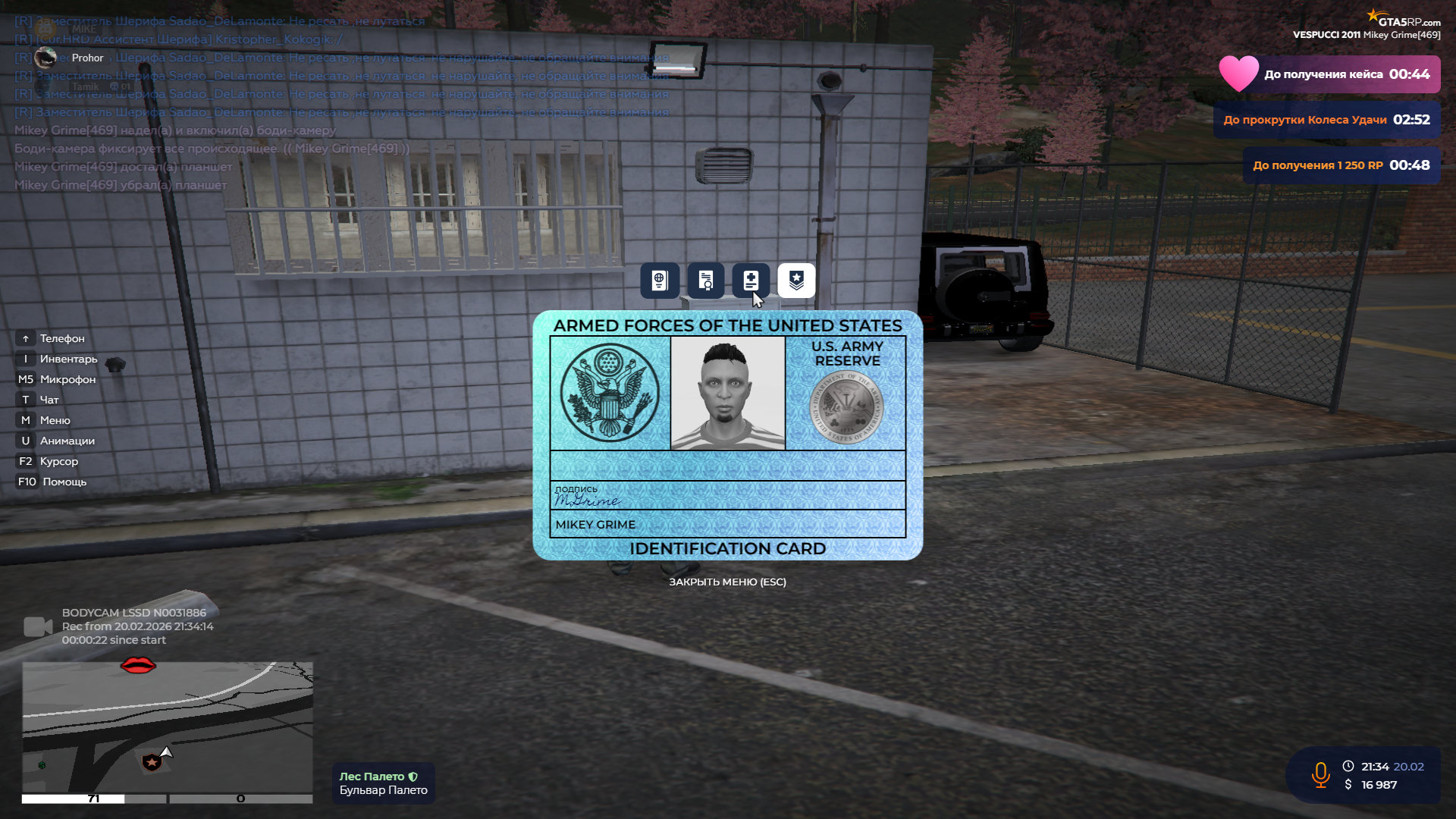This screenshot has width=1456, height=819.
Task: Toggle the orange microphone icon
Action: pos(1320,775)
